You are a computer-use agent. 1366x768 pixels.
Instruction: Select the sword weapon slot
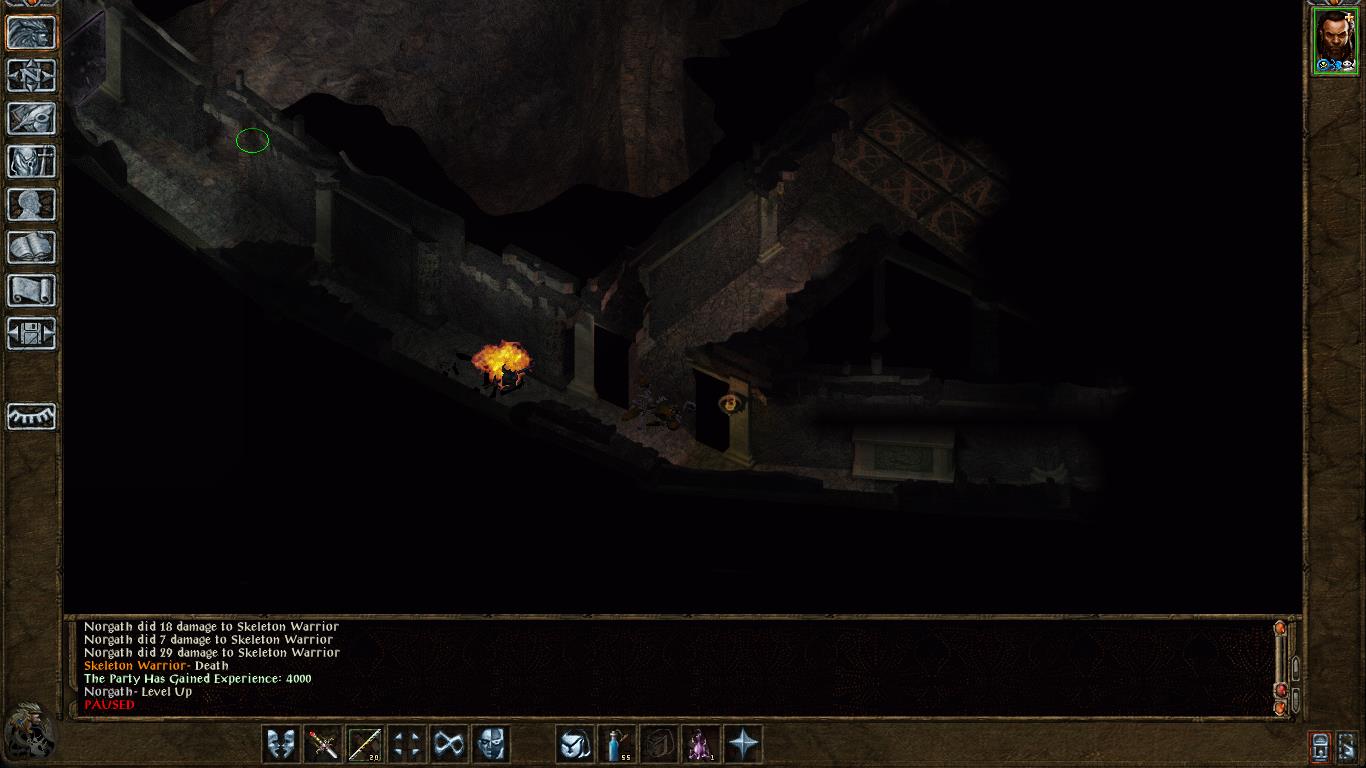(323, 744)
